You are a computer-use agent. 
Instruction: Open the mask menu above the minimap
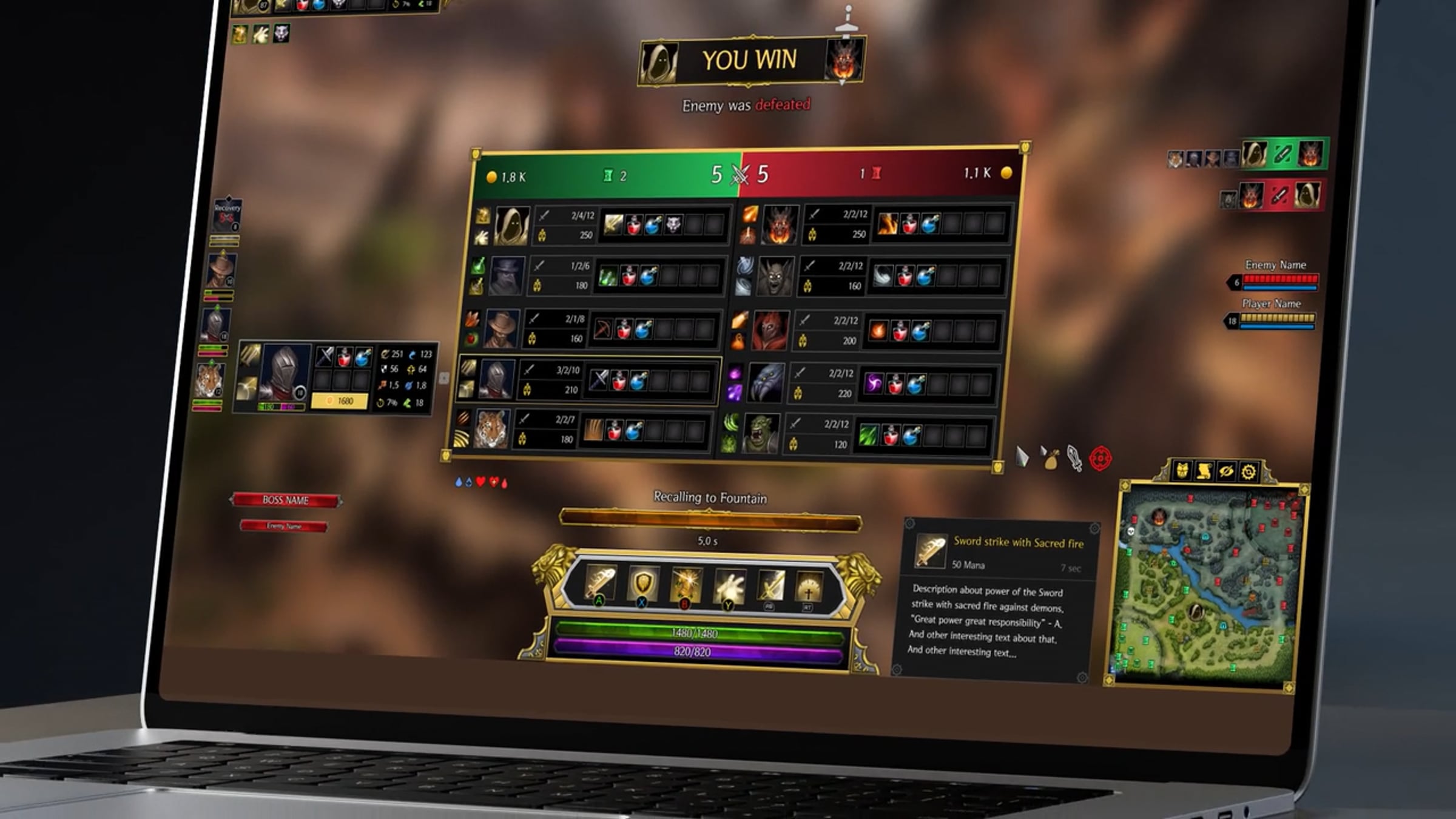(1182, 471)
